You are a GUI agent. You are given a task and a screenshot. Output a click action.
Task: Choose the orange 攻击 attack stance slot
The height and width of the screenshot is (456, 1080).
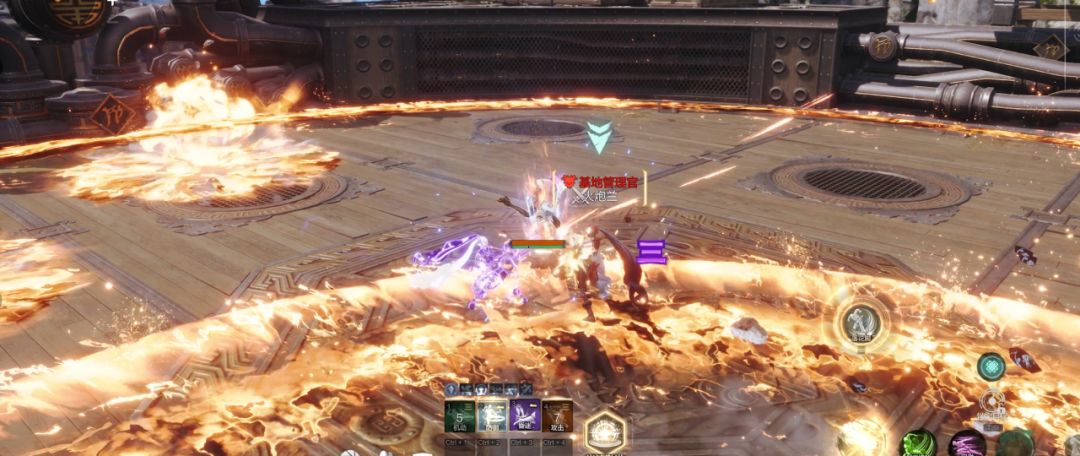tap(557, 416)
